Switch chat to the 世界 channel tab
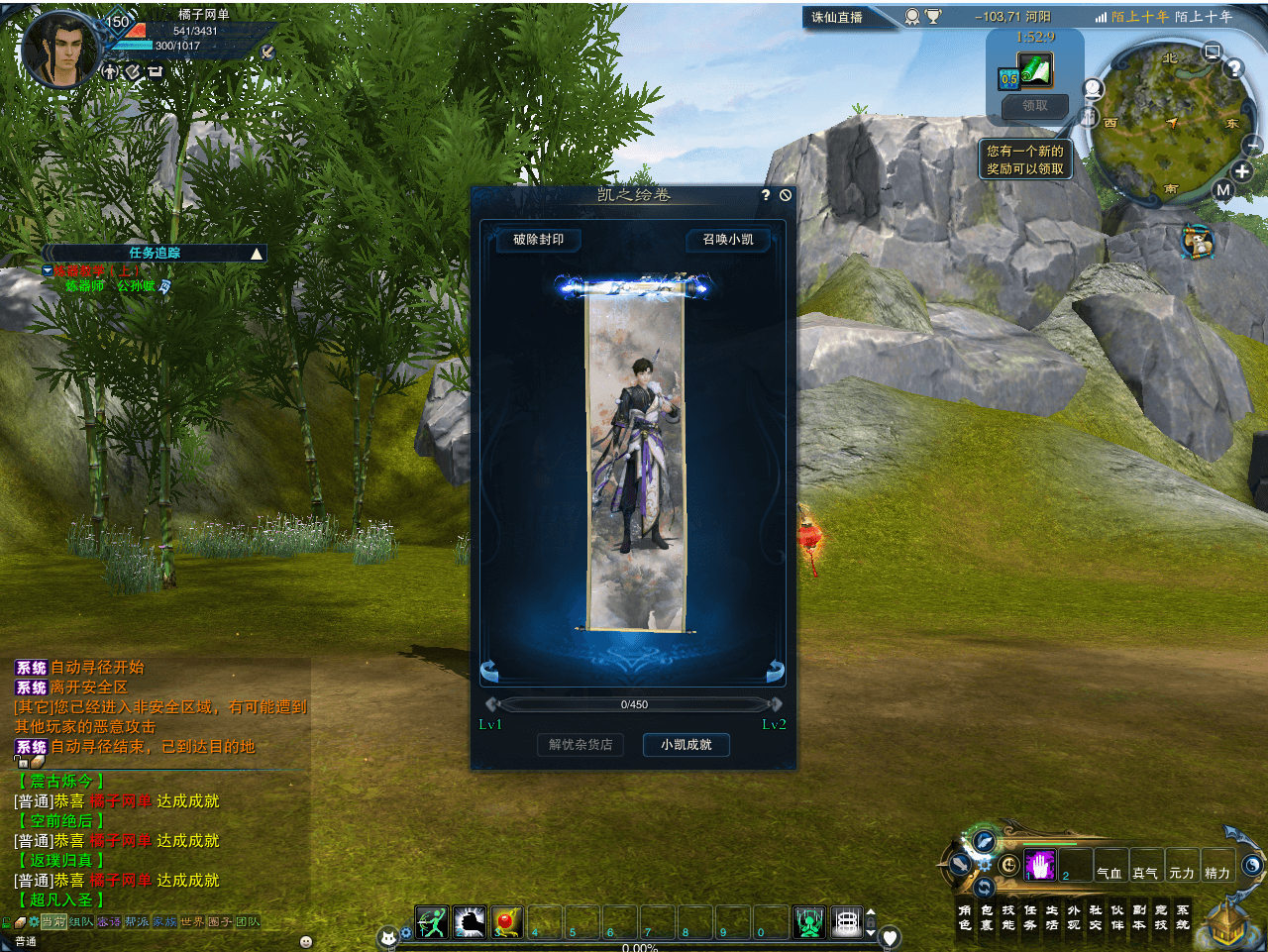This screenshot has height=952, width=1268. click(192, 922)
